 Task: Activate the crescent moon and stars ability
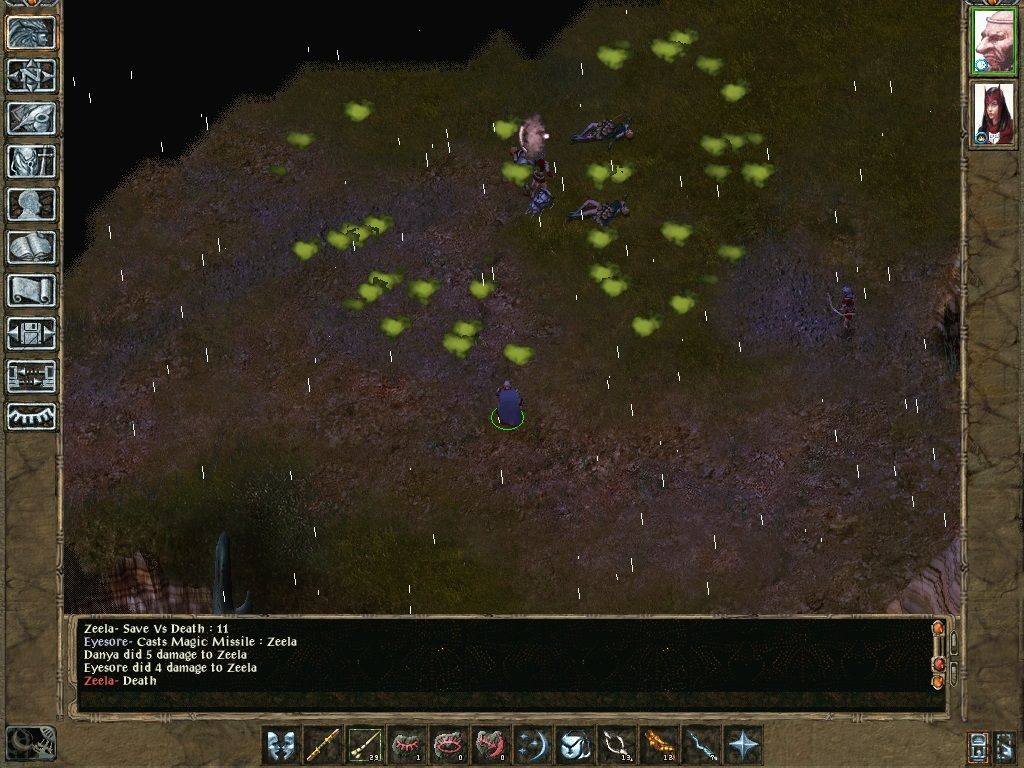click(533, 745)
